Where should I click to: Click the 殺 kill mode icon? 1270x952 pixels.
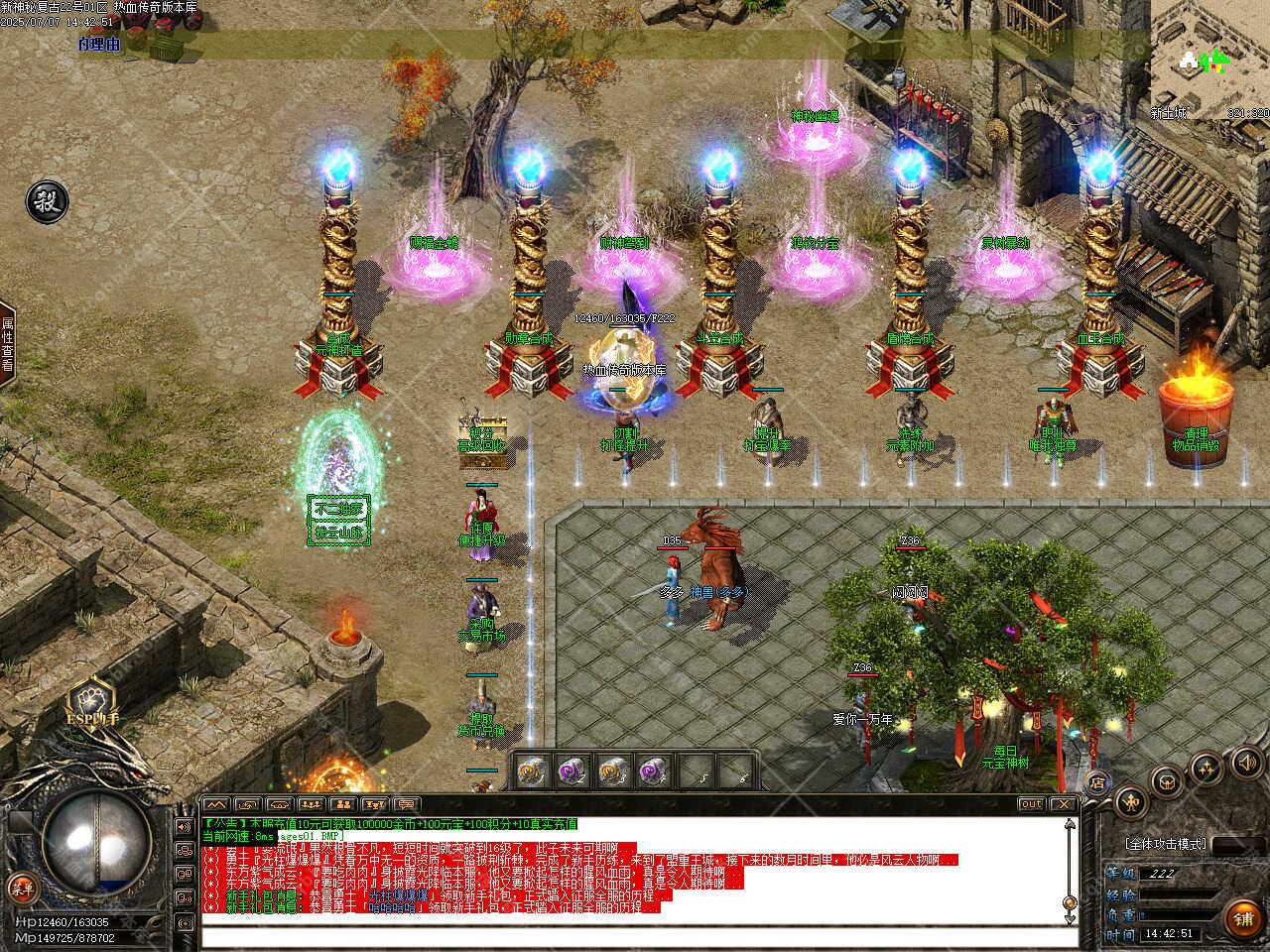46,199
